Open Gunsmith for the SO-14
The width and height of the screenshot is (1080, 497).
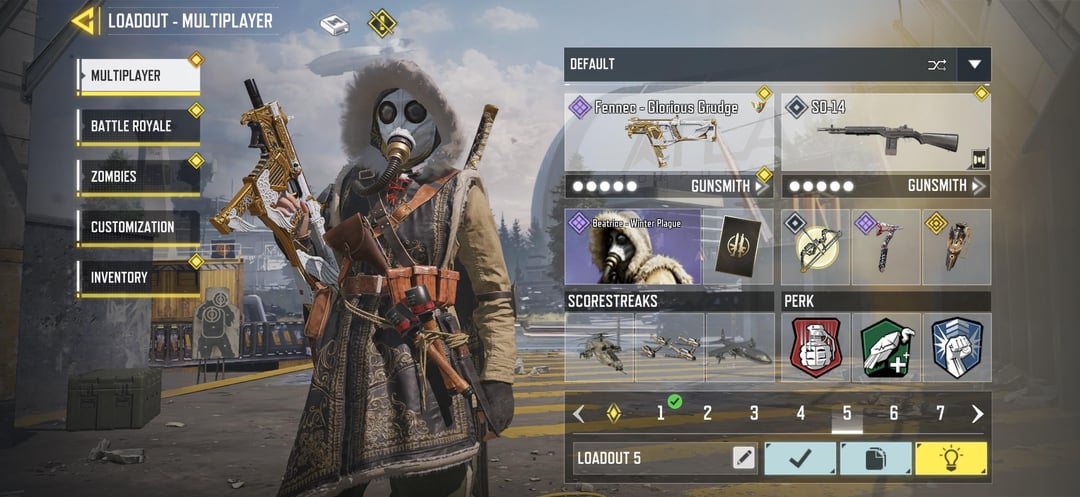click(x=946, y=186)
